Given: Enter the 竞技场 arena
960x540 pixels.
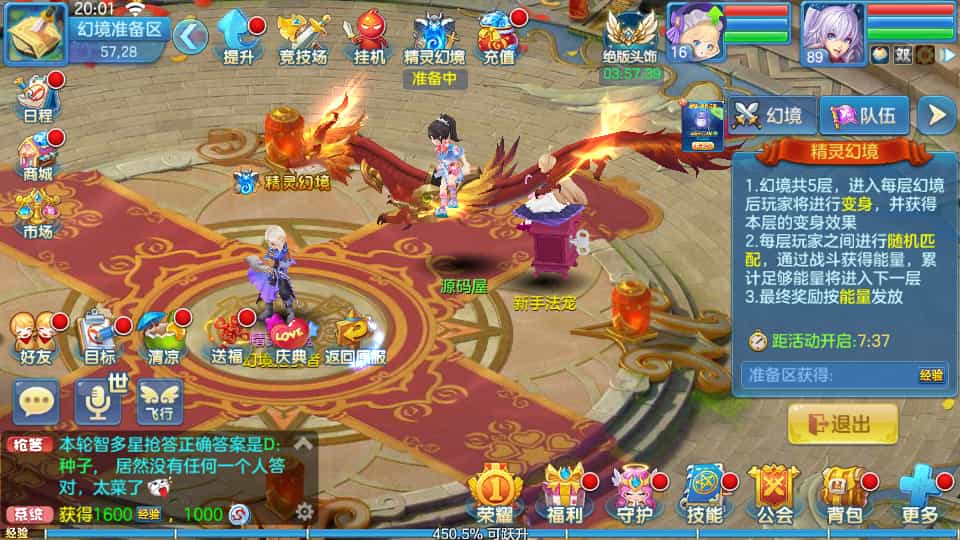Looking at the screenshot, I should (303, 38).
